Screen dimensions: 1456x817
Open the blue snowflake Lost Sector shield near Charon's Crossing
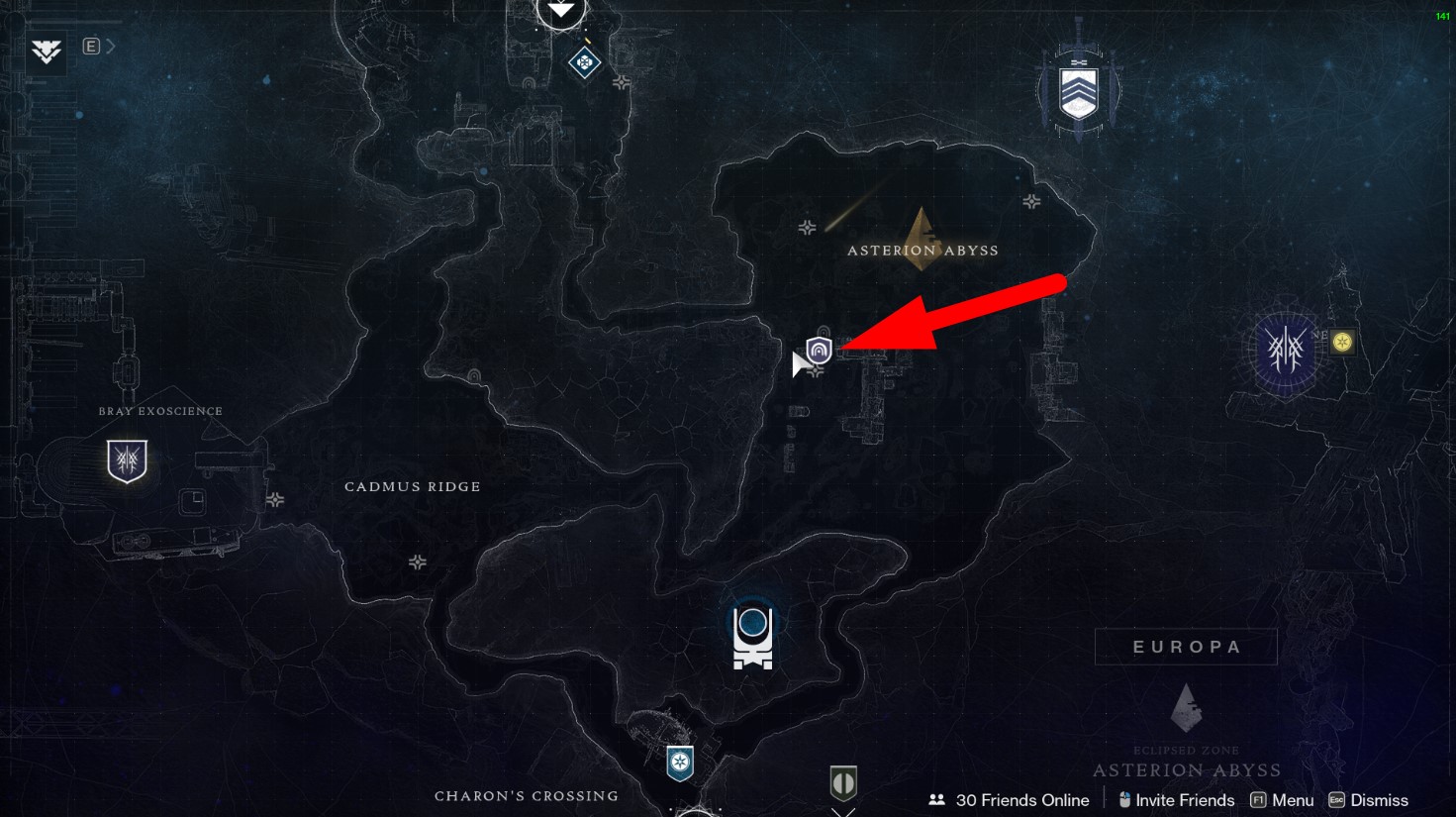[x=680, y=763]
